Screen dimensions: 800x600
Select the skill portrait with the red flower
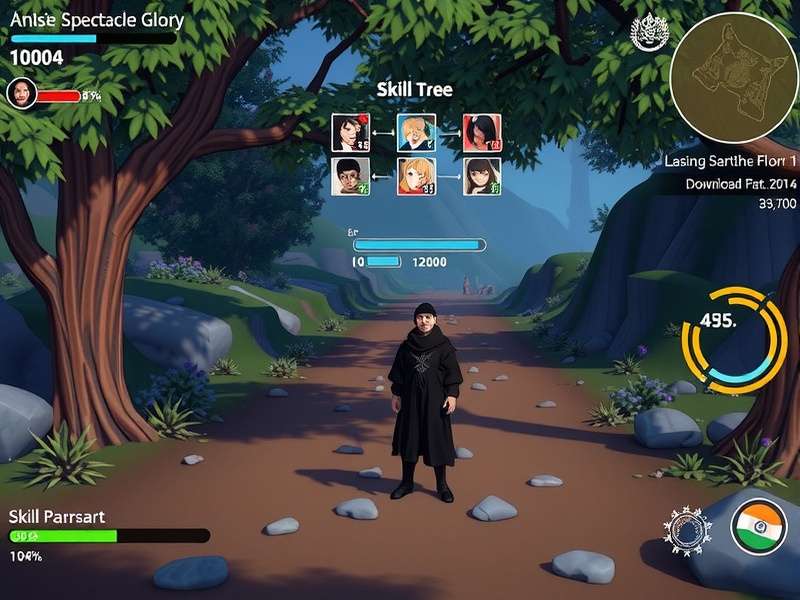pos(350,132)
